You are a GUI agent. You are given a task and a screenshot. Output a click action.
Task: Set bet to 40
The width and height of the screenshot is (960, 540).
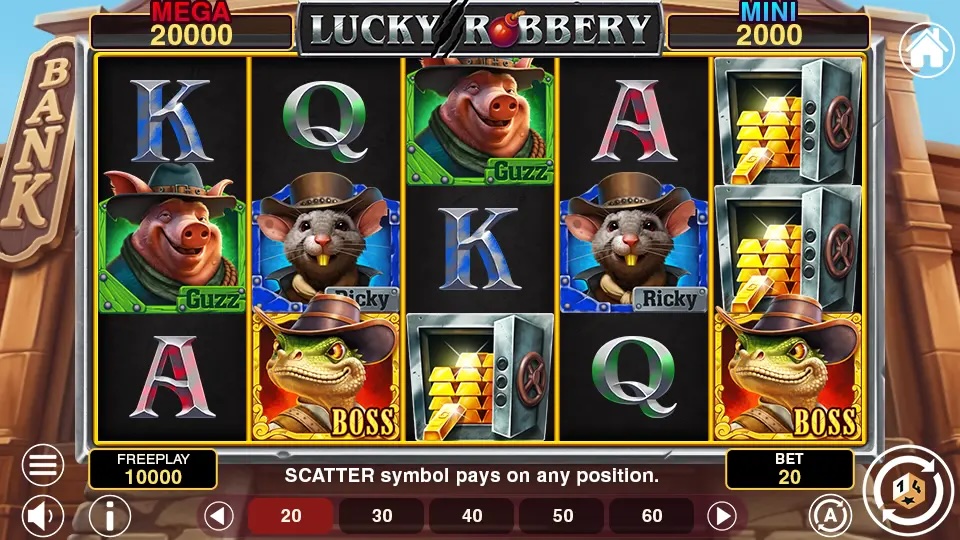[x=472, y=516]
